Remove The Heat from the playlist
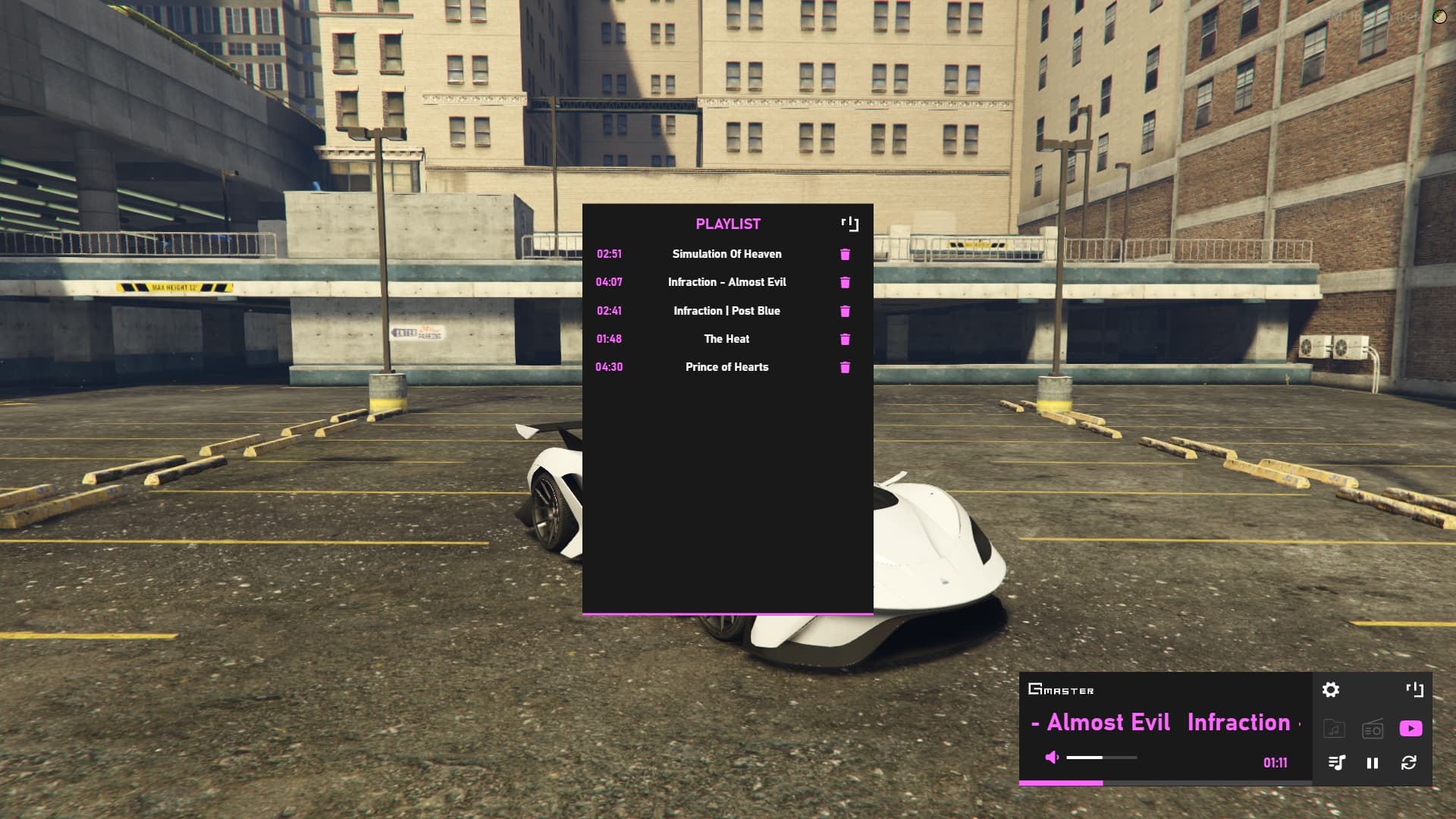This screenshot has width=1456, height=819. pyautogui.click(x=845, y=339)
